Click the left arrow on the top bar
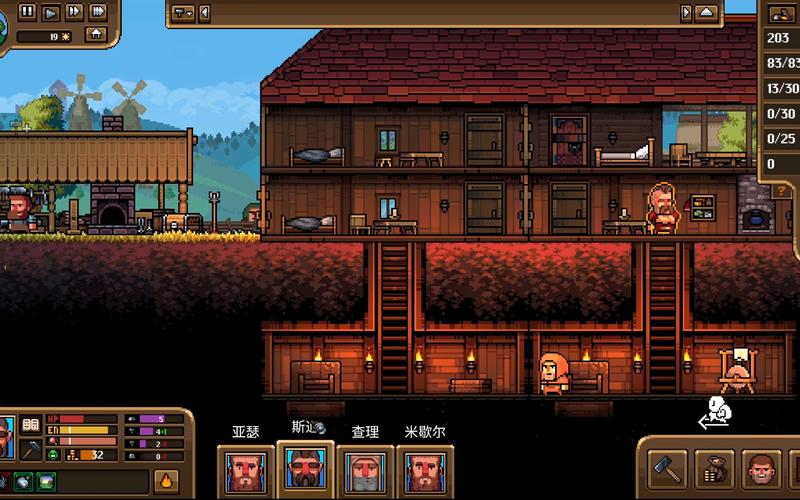 [x=205, y=13]
